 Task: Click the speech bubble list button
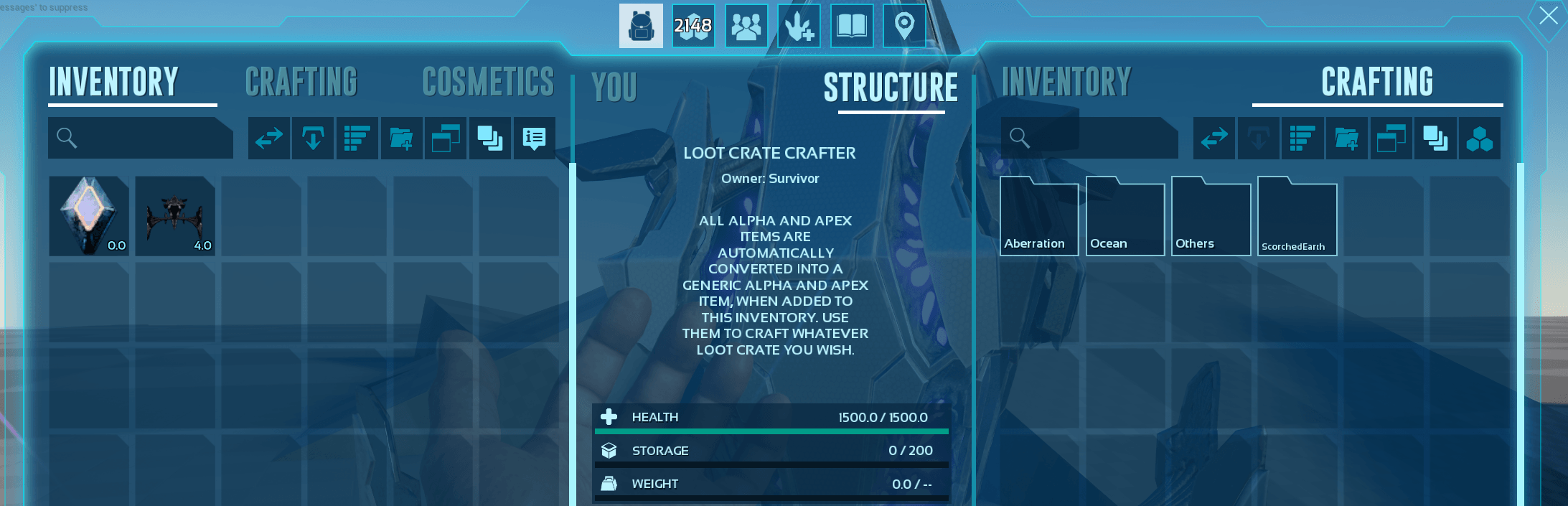[x=534, y=138]
